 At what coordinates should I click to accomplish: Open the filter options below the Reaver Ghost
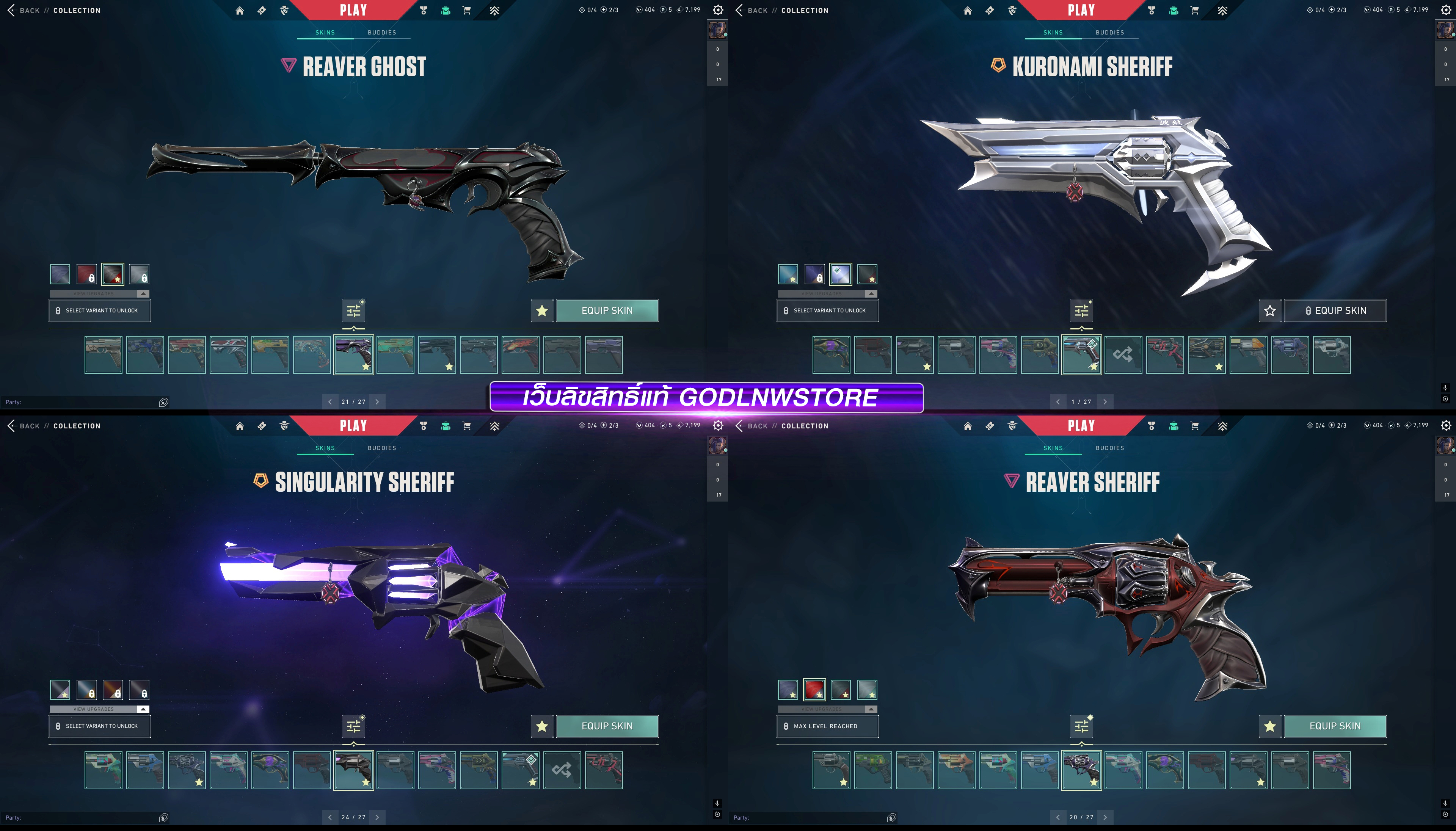[354, 310]
